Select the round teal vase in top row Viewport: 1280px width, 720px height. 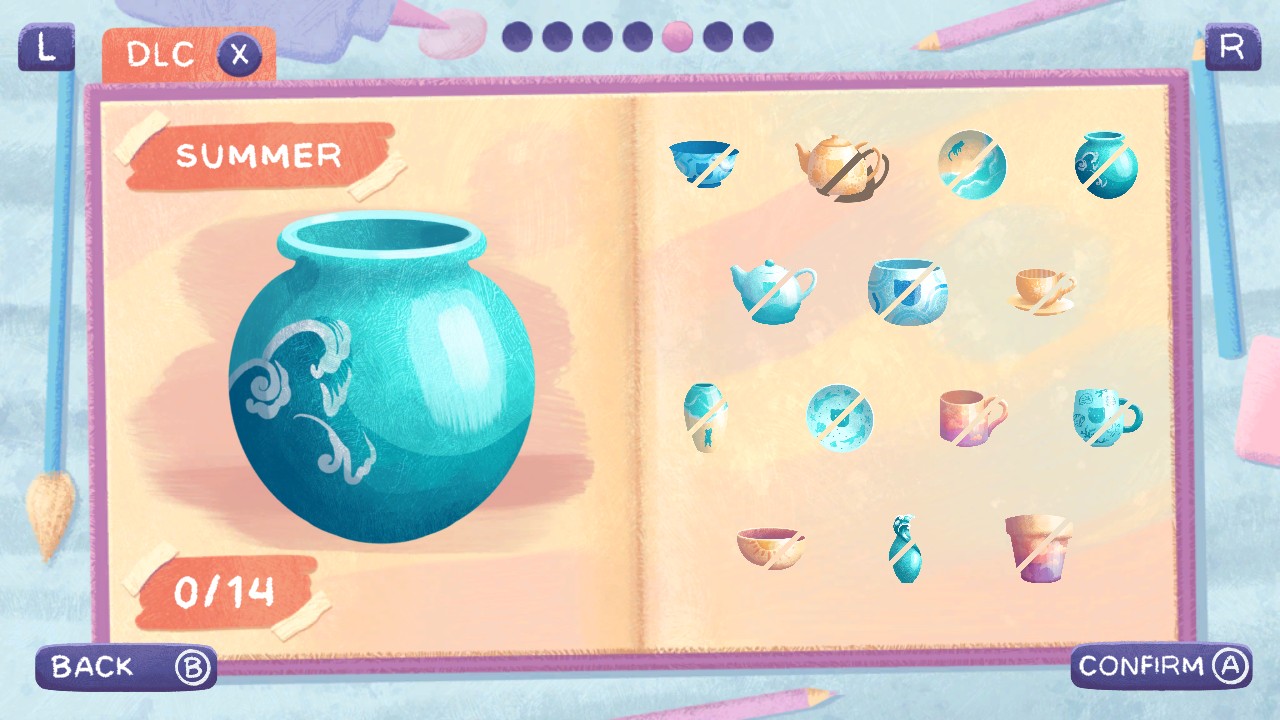(x=1105, y=163)
